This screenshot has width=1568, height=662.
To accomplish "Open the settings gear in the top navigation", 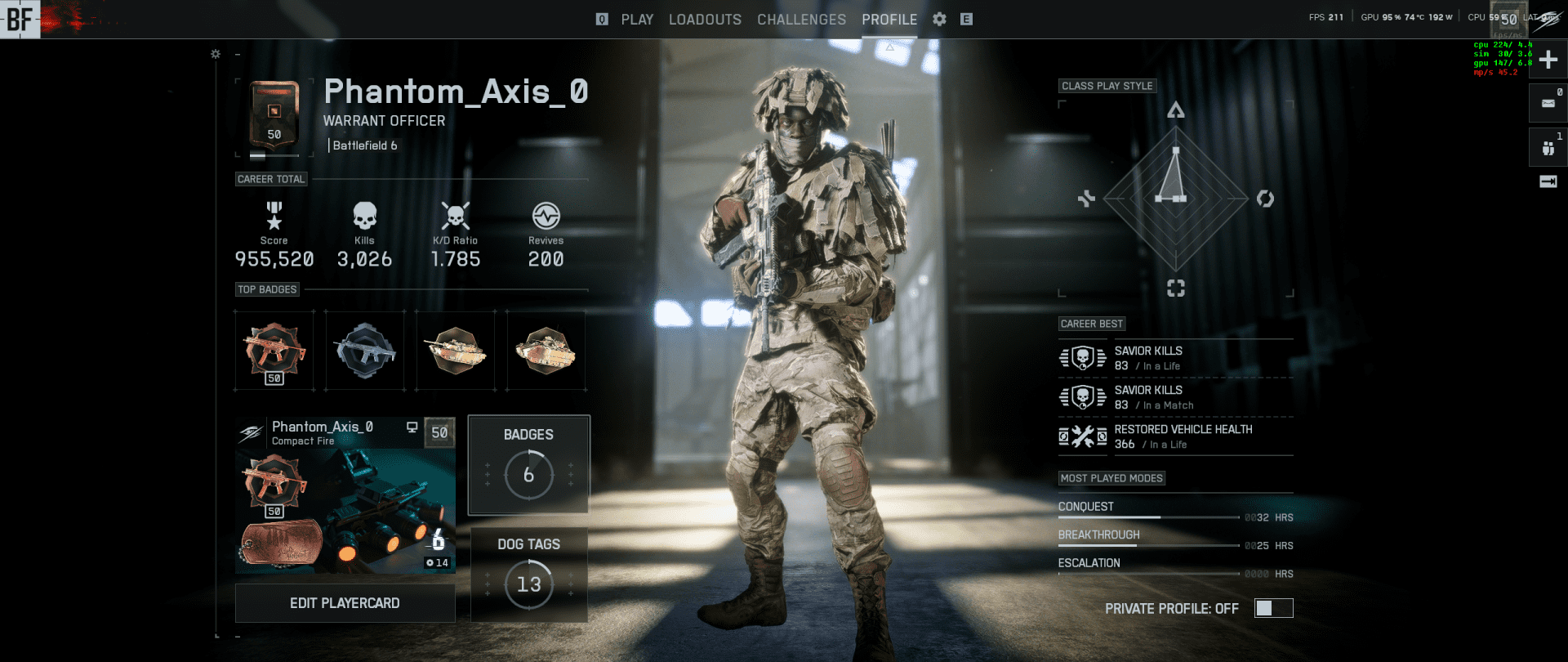I will [939, 19].
